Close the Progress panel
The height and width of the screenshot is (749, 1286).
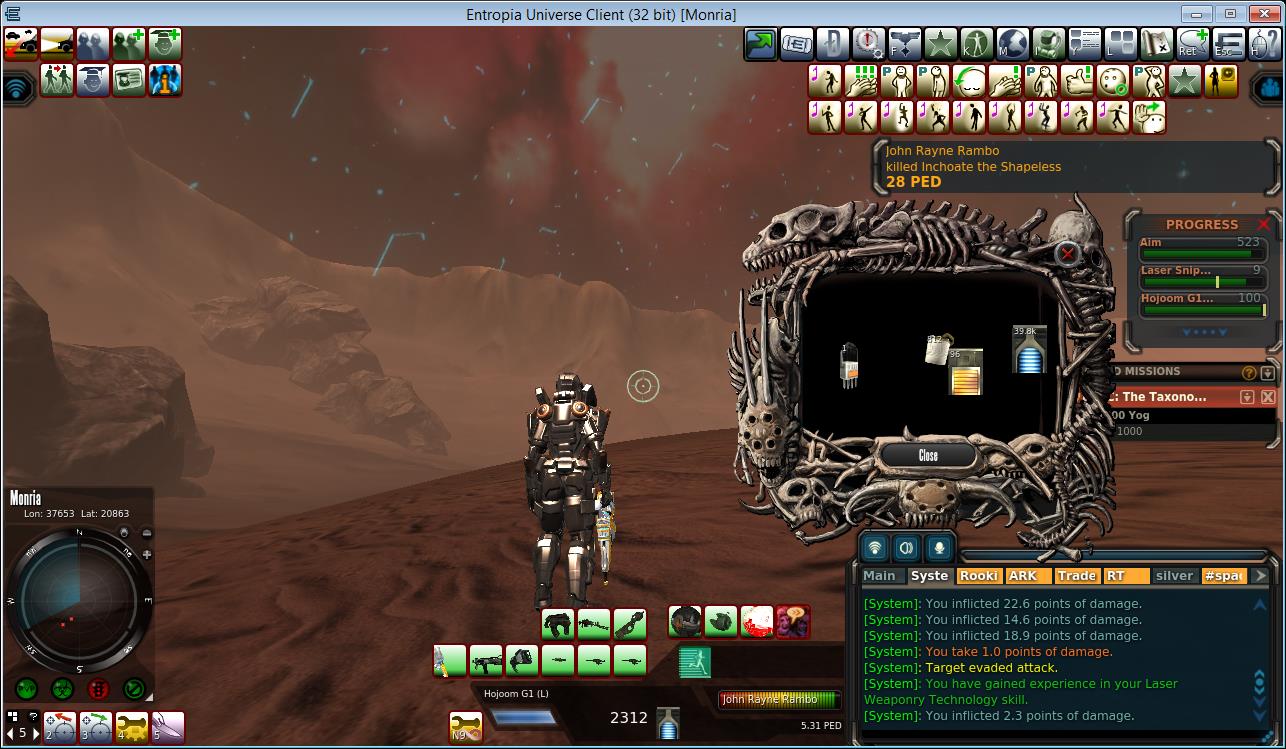coord(1264,224)
